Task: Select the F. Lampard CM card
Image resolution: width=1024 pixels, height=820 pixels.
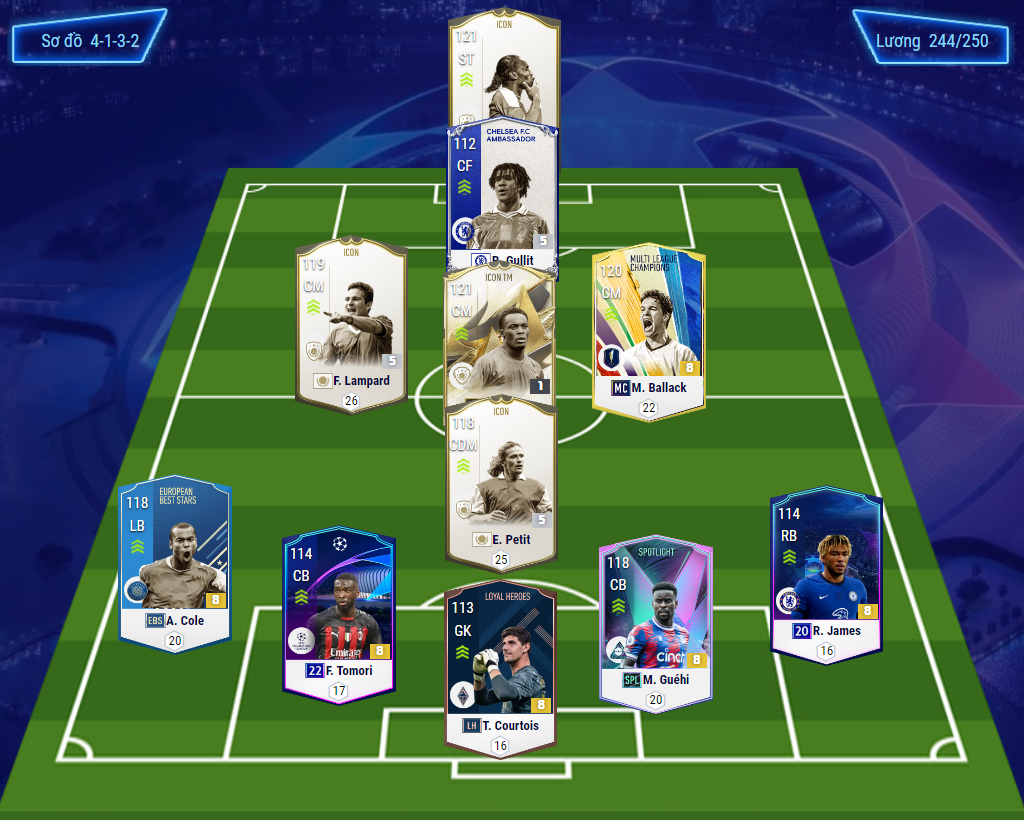Action: pos(351,320)
